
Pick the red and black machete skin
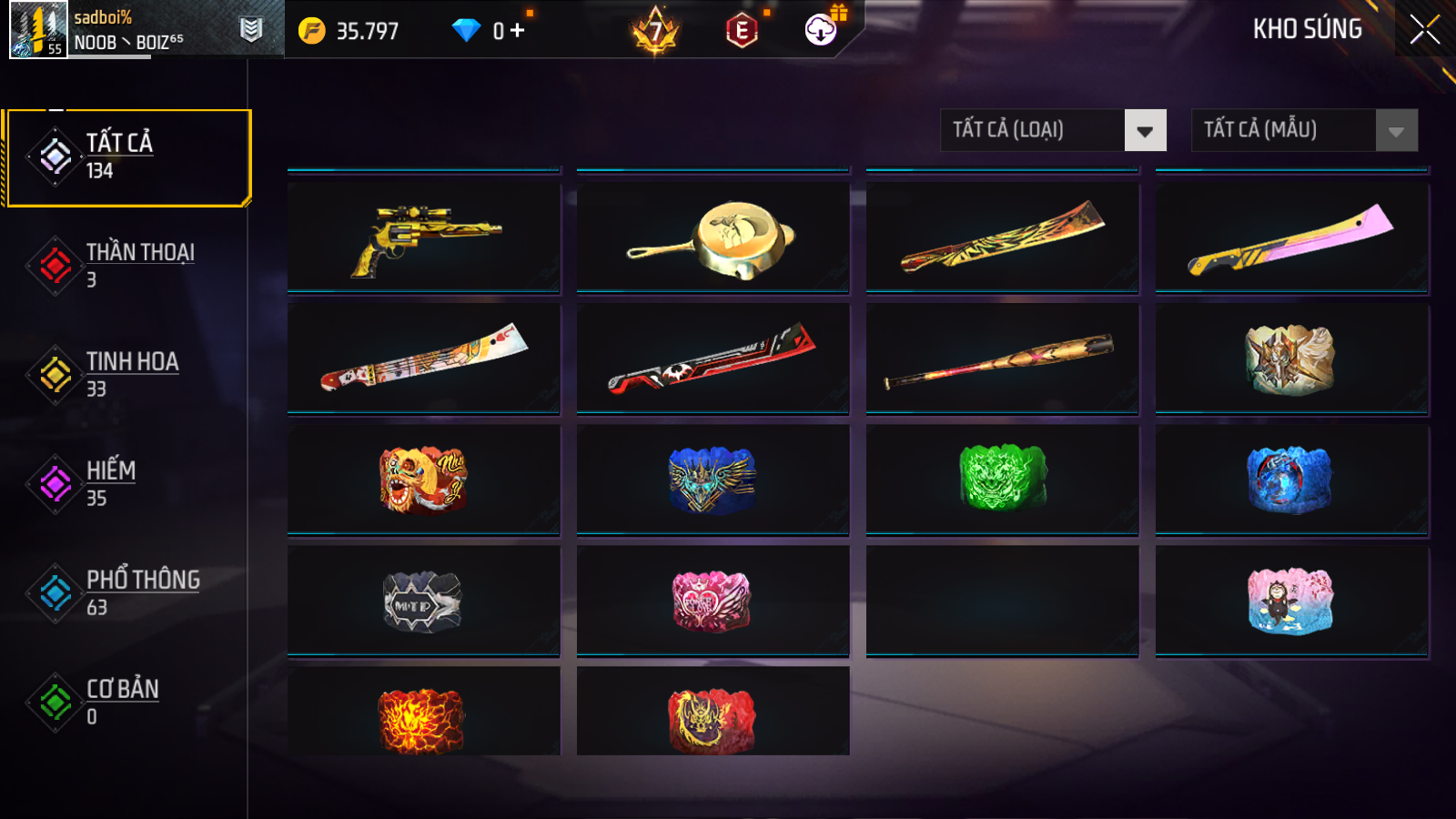pyautogui.click(x=713, y=359)
